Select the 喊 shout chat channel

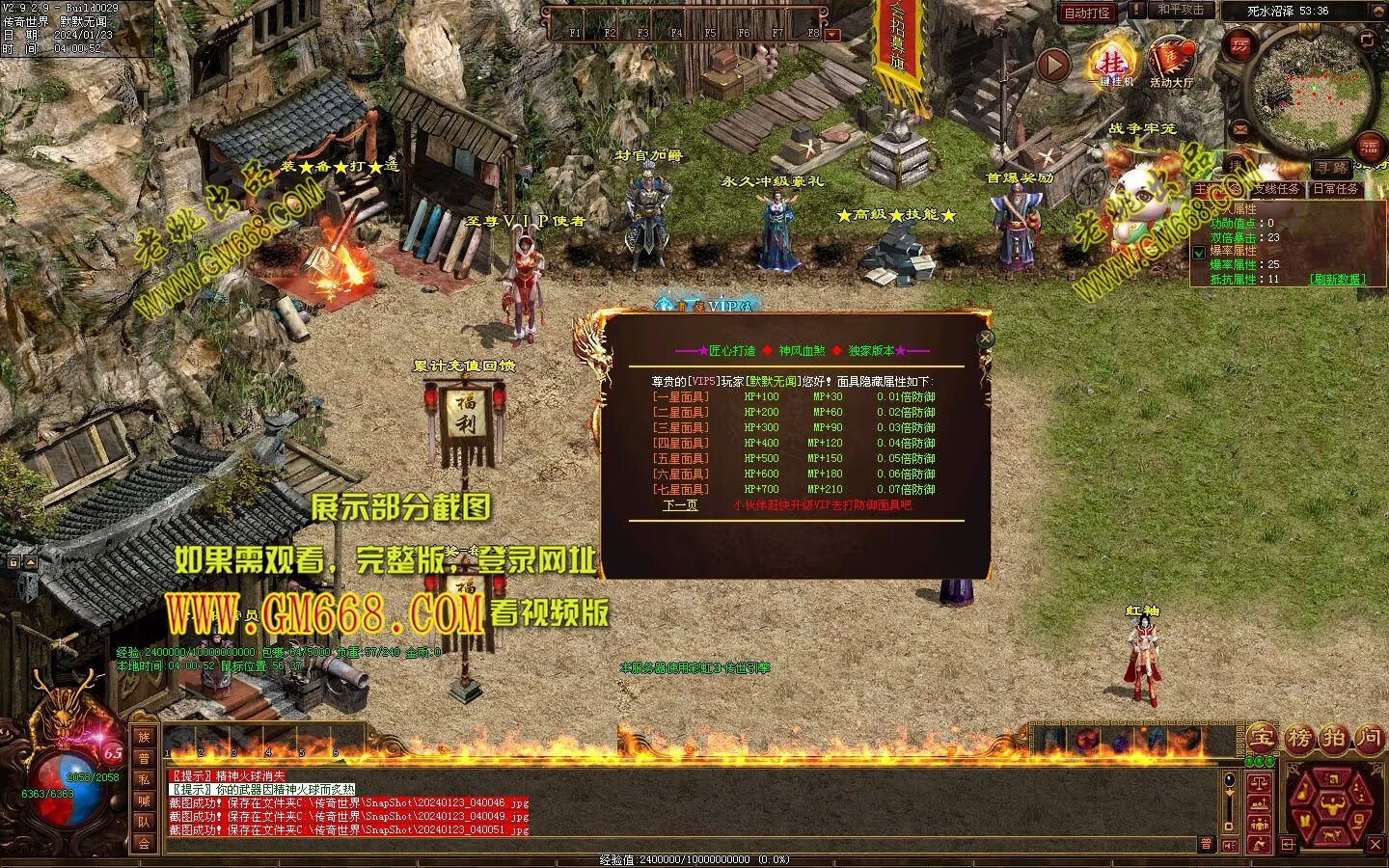pos(144,800)
